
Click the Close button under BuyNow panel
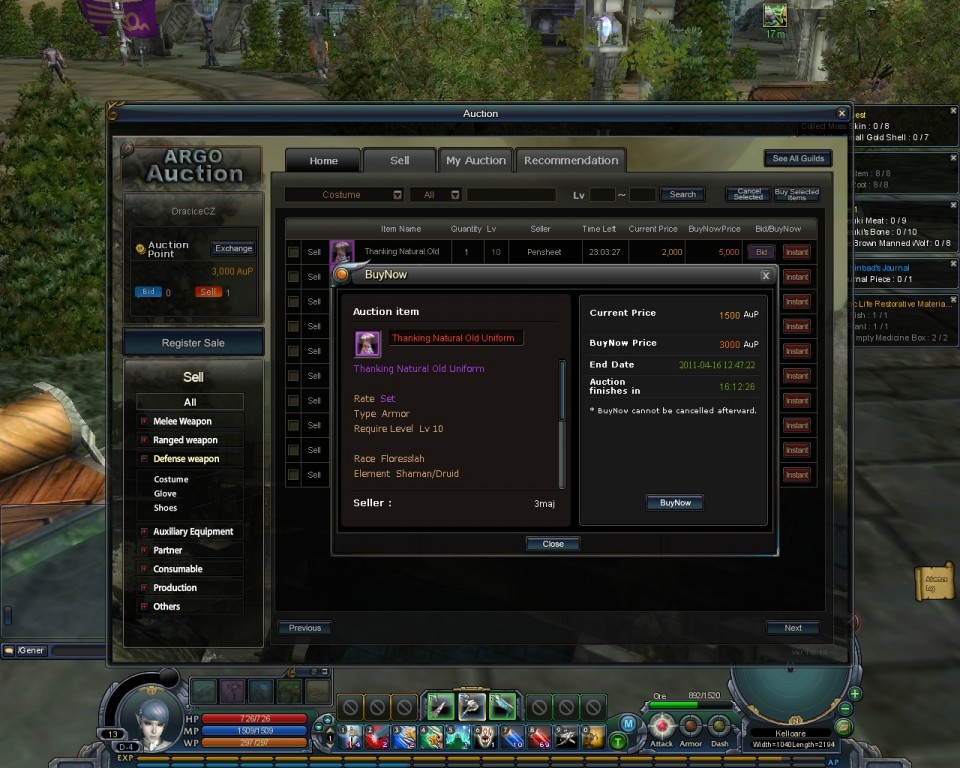pos(553,544)
